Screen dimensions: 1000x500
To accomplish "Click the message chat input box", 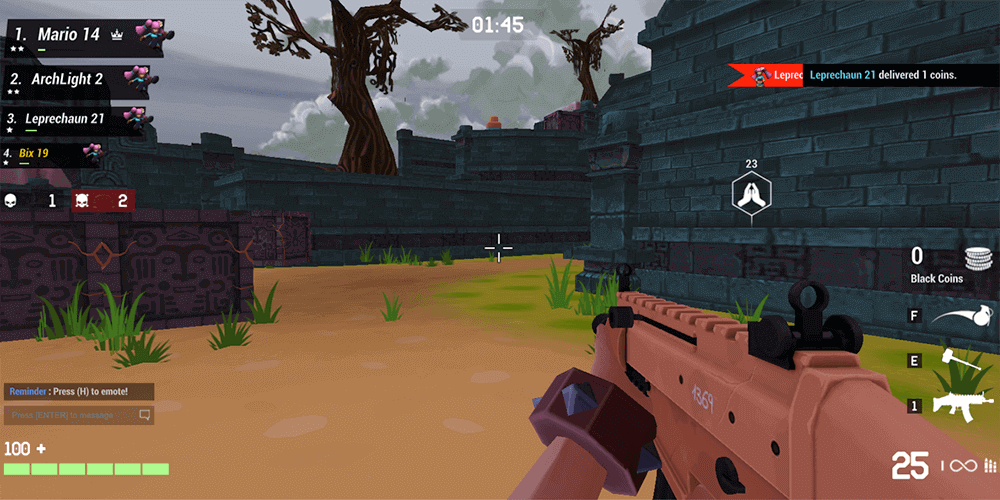I will (78, 415).
